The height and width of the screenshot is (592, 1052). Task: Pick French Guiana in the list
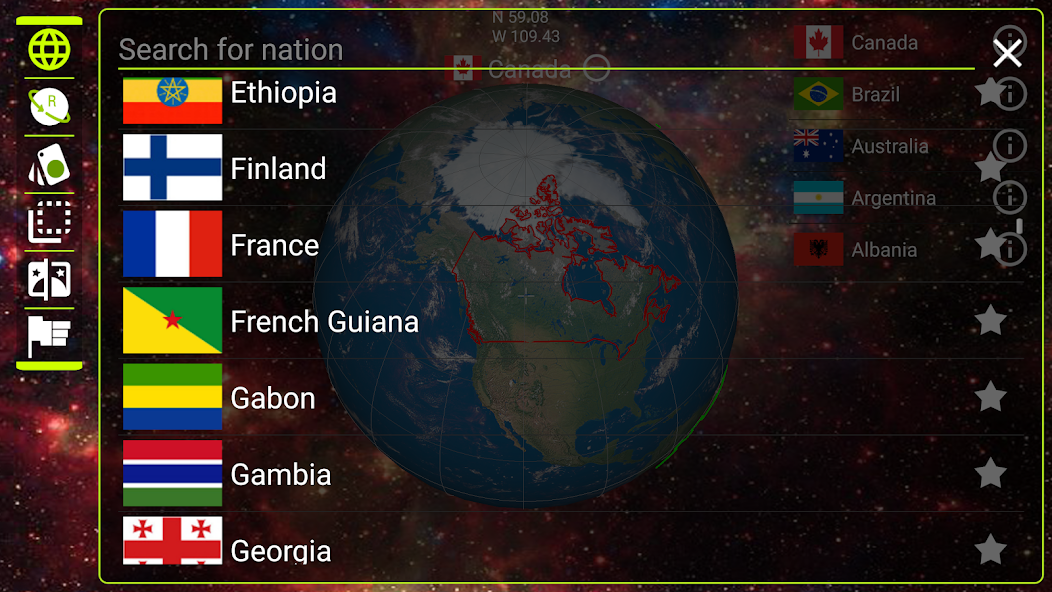point(324,322)
